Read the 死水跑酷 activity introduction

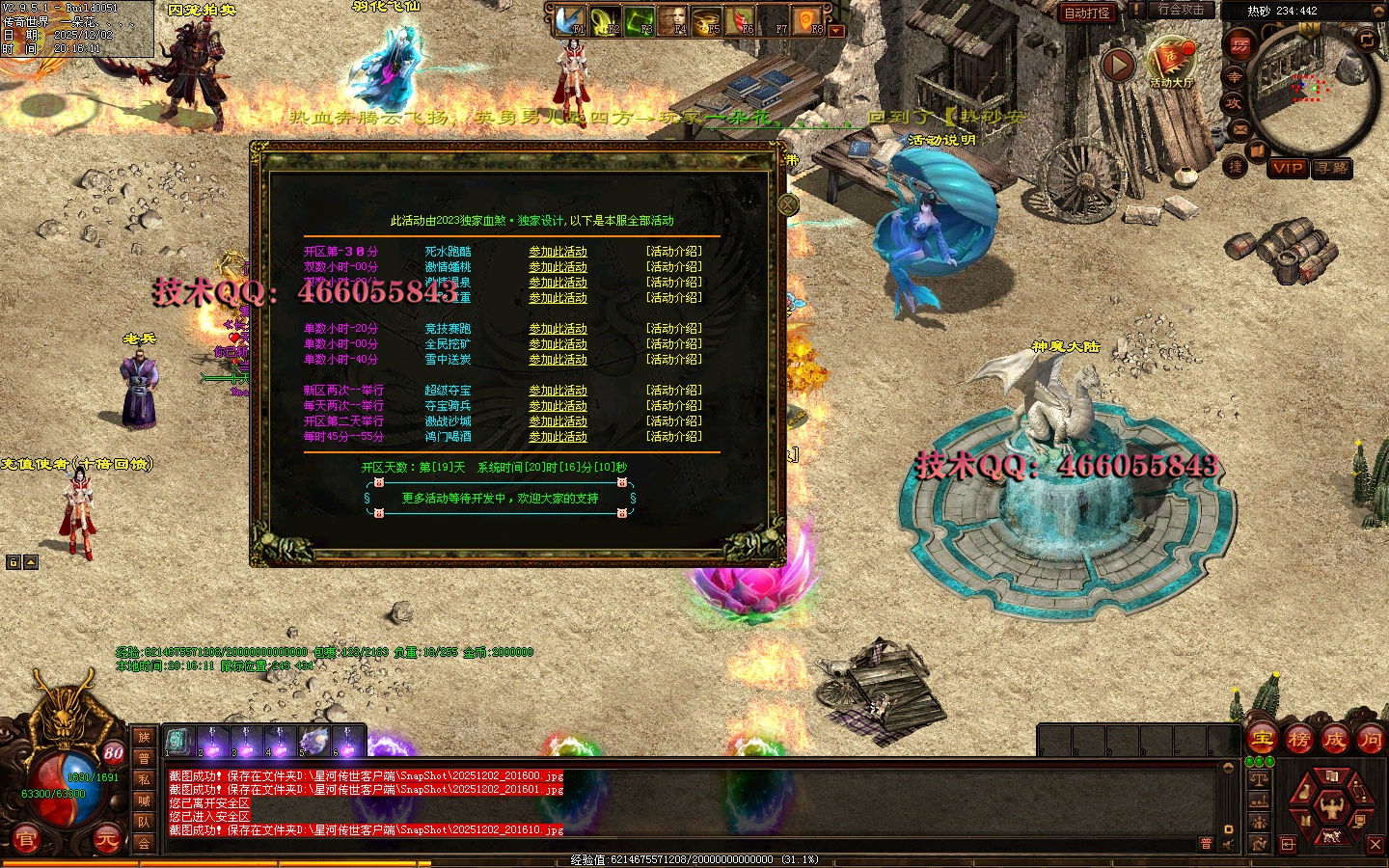(x=674, y=252)
